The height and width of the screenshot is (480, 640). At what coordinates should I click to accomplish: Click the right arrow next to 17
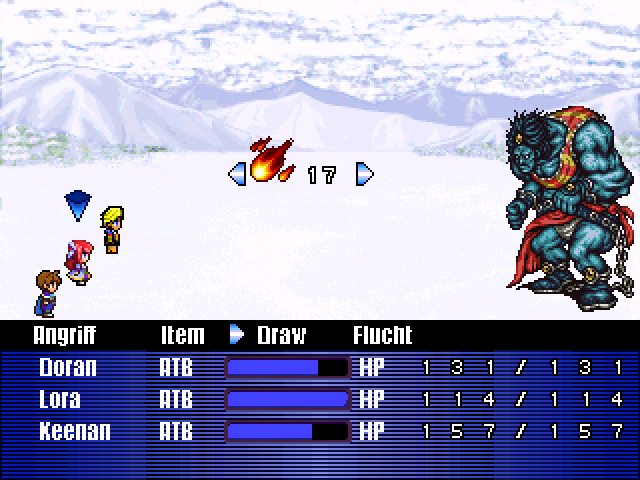pyautogui.click(x=365, y=175)
